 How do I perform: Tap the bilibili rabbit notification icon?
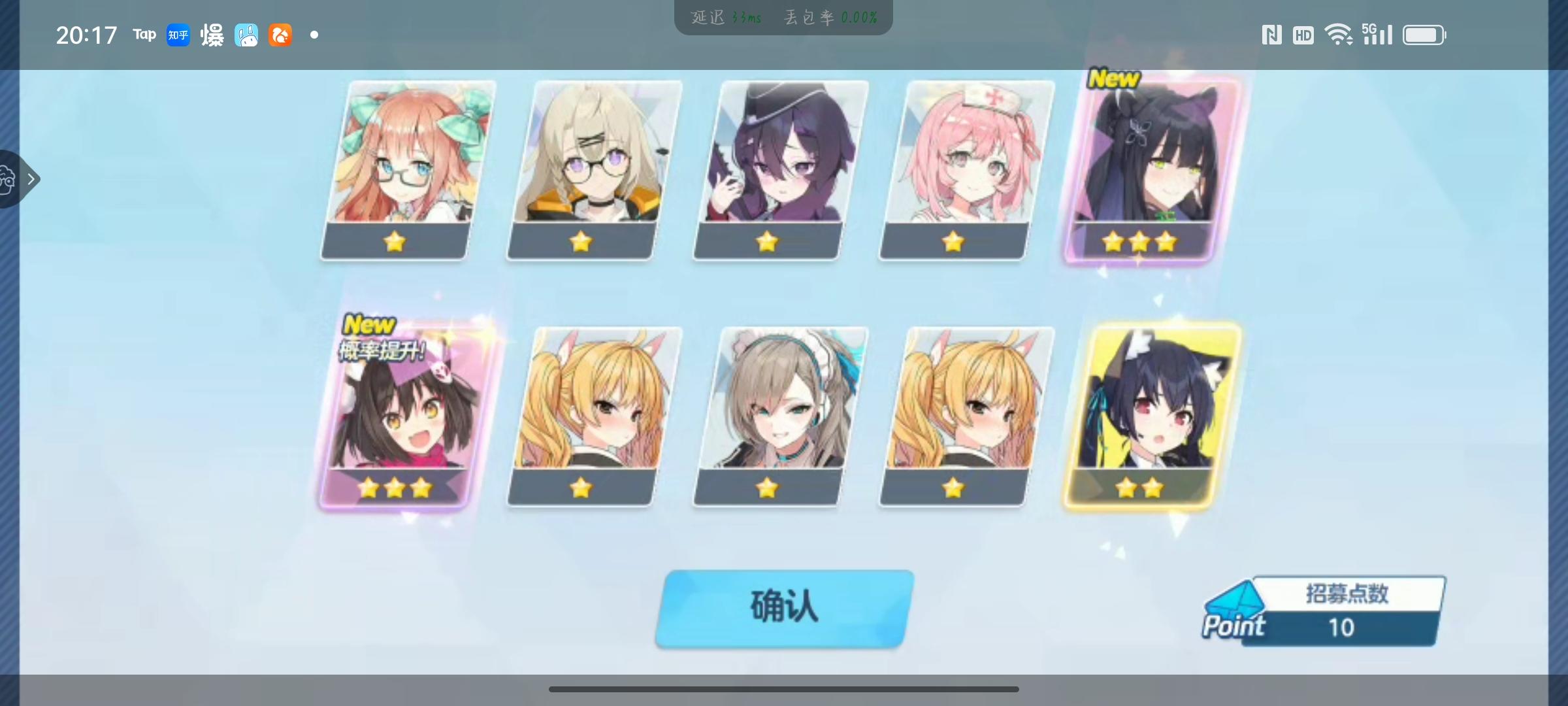click(x=246, y=35)
